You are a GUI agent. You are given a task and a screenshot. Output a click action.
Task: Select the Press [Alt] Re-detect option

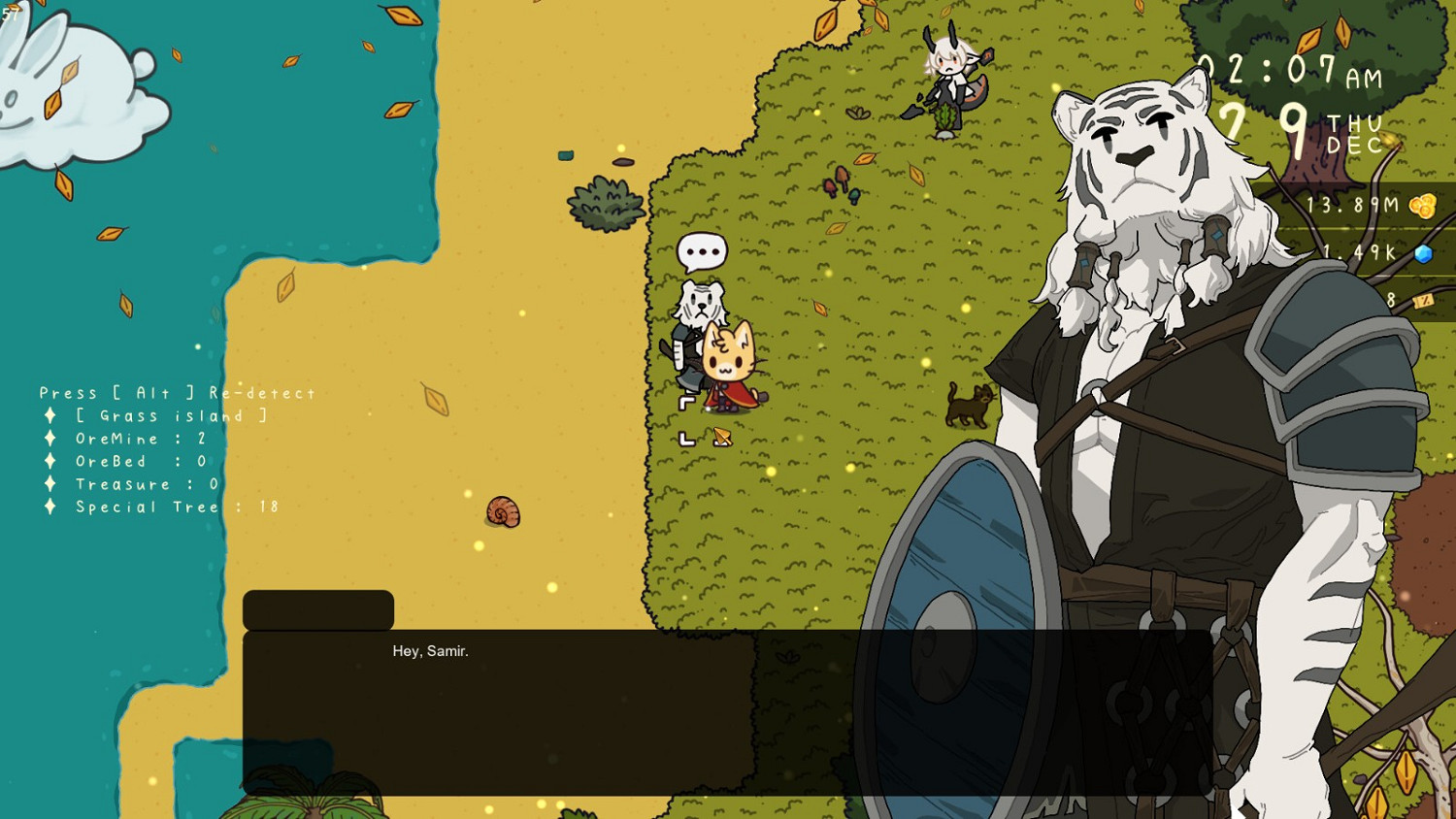(x=176, y=392)
